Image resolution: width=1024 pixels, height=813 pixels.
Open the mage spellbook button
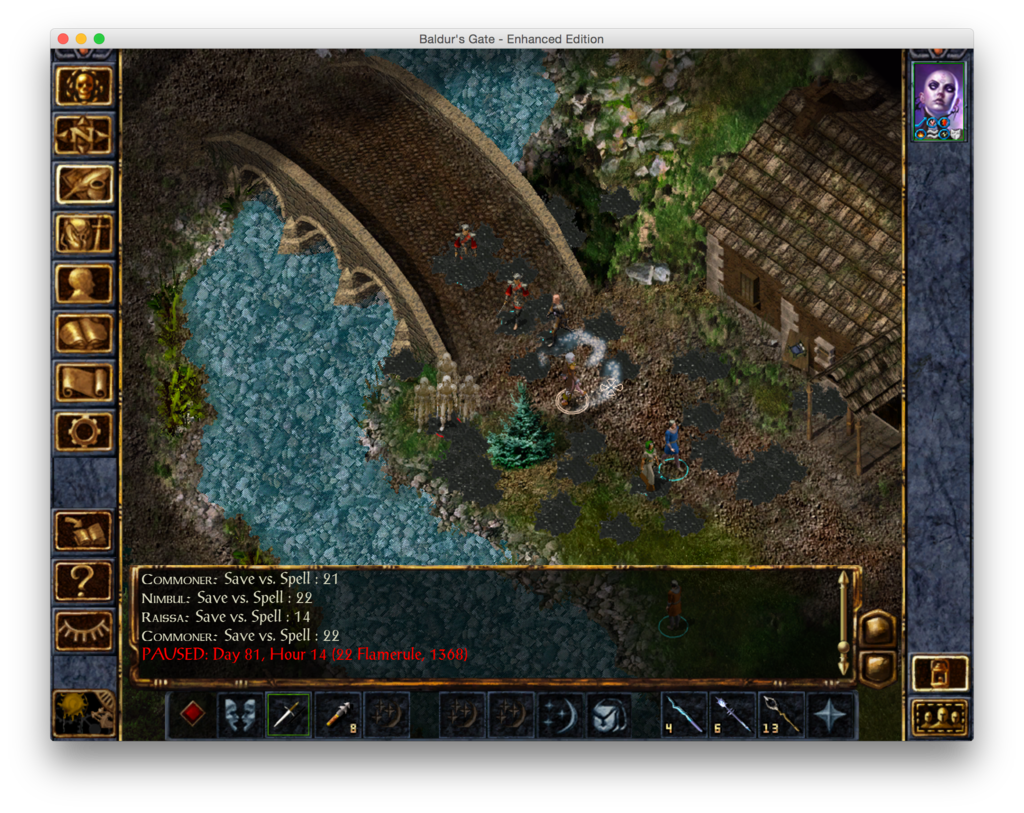click(x=84, y=333)
